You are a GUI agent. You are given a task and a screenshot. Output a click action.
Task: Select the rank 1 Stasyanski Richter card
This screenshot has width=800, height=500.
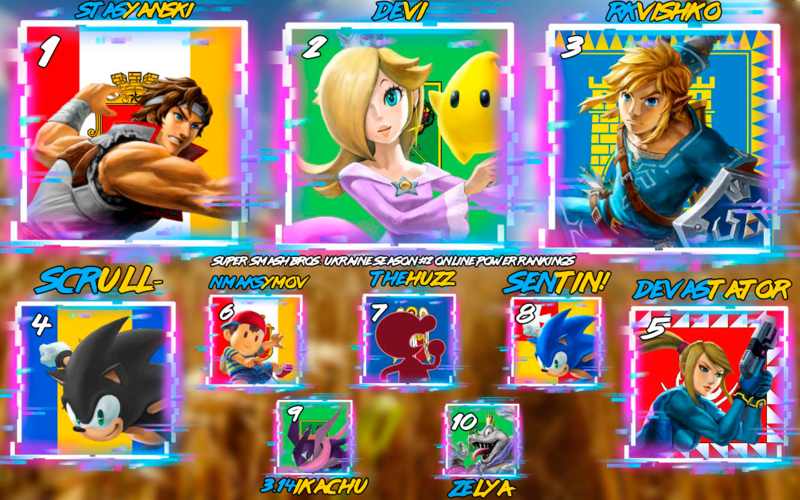[135, 130]
